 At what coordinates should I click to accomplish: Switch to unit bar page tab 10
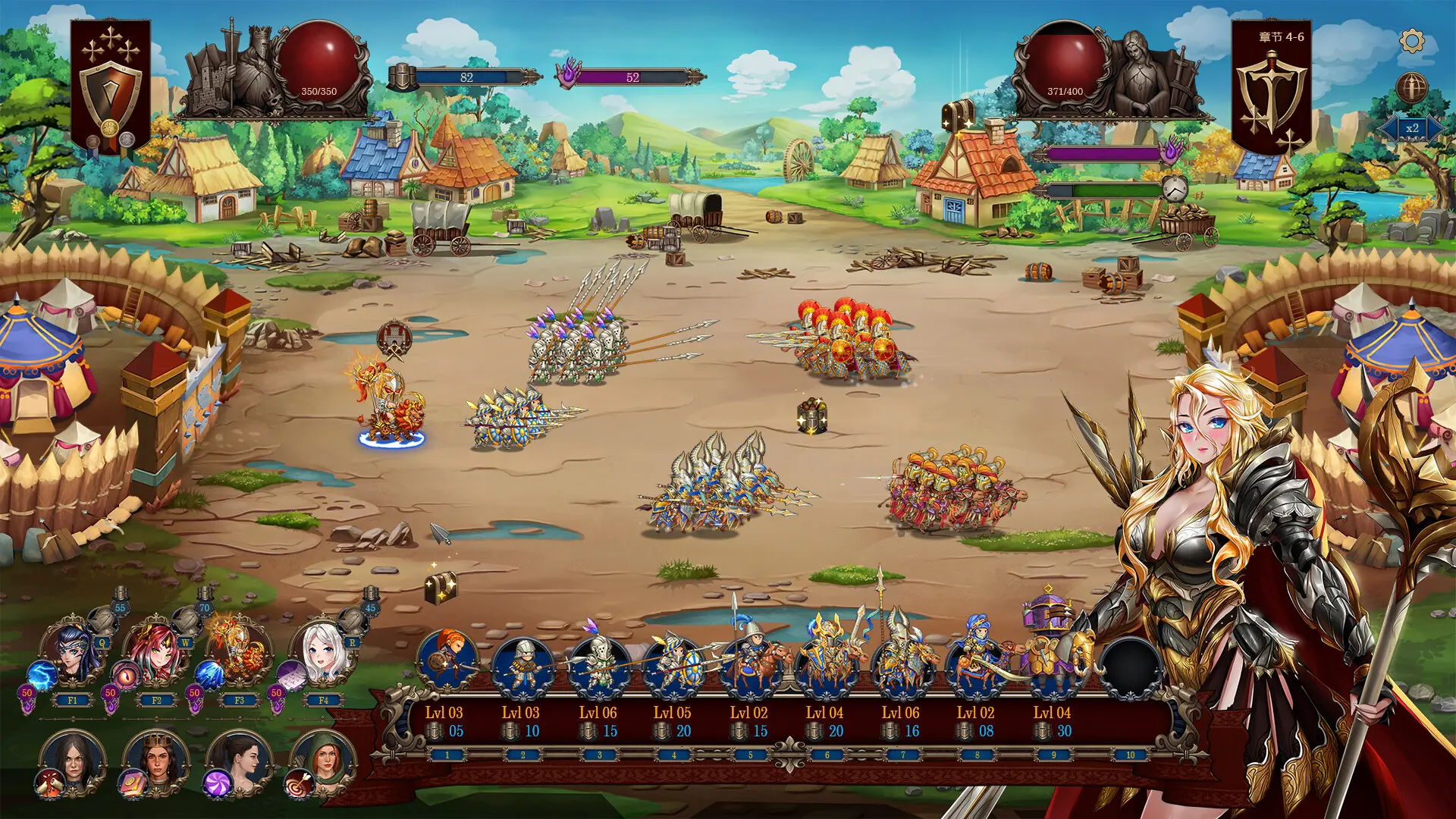click(x=1130, y=753)
